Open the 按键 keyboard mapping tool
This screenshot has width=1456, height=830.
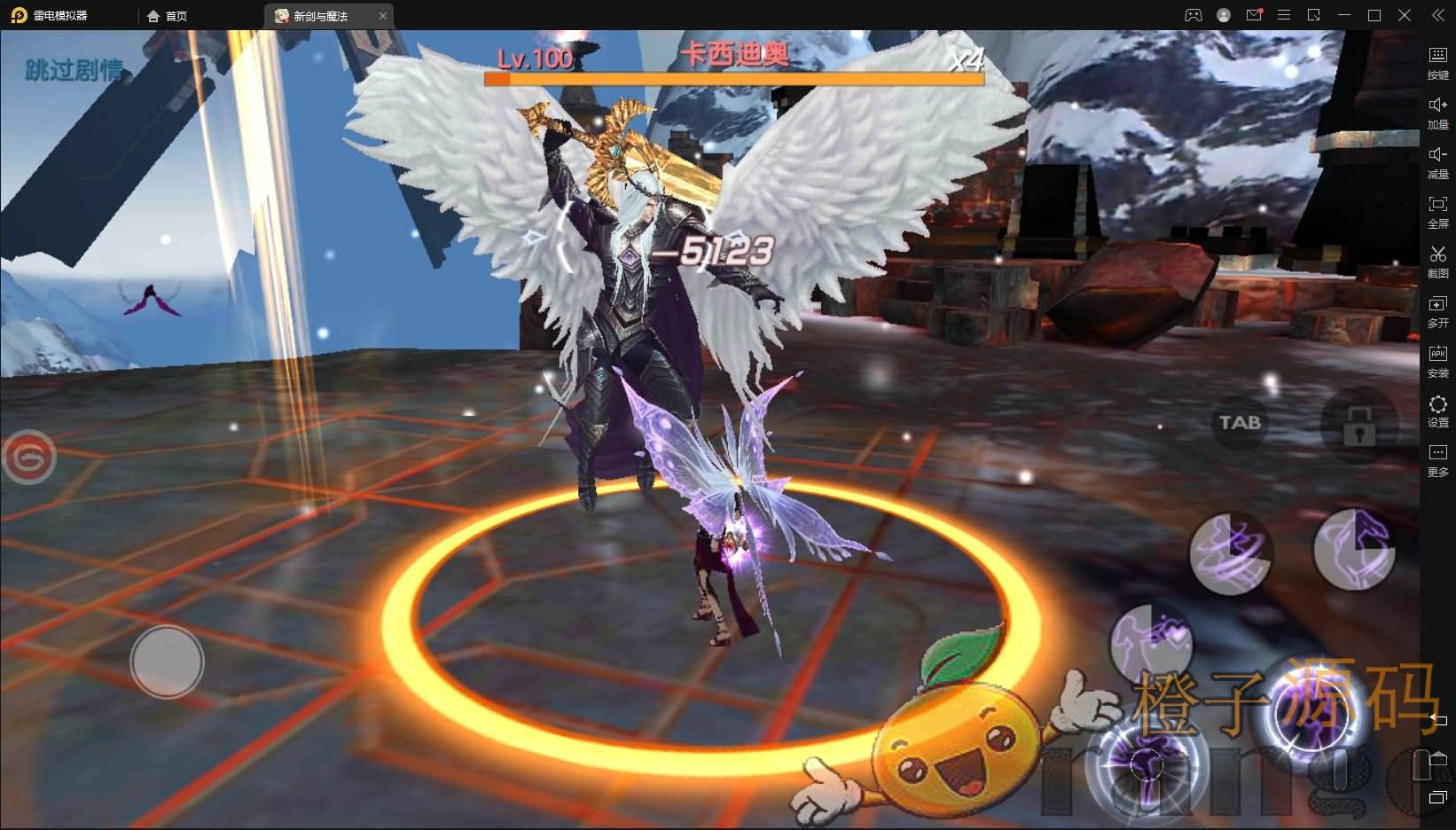tap(1438, 60)
